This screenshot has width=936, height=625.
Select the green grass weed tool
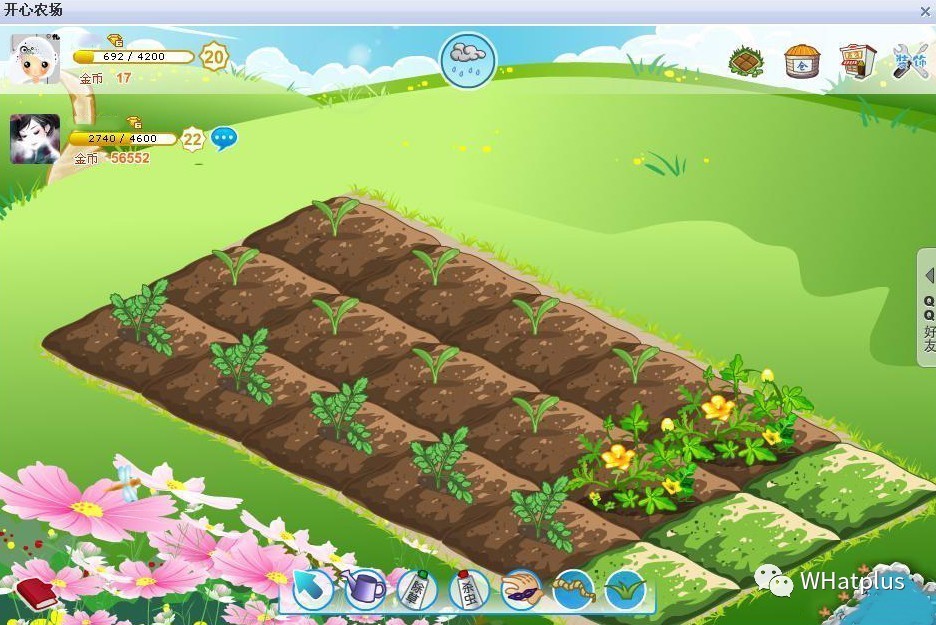click(626, 589)
